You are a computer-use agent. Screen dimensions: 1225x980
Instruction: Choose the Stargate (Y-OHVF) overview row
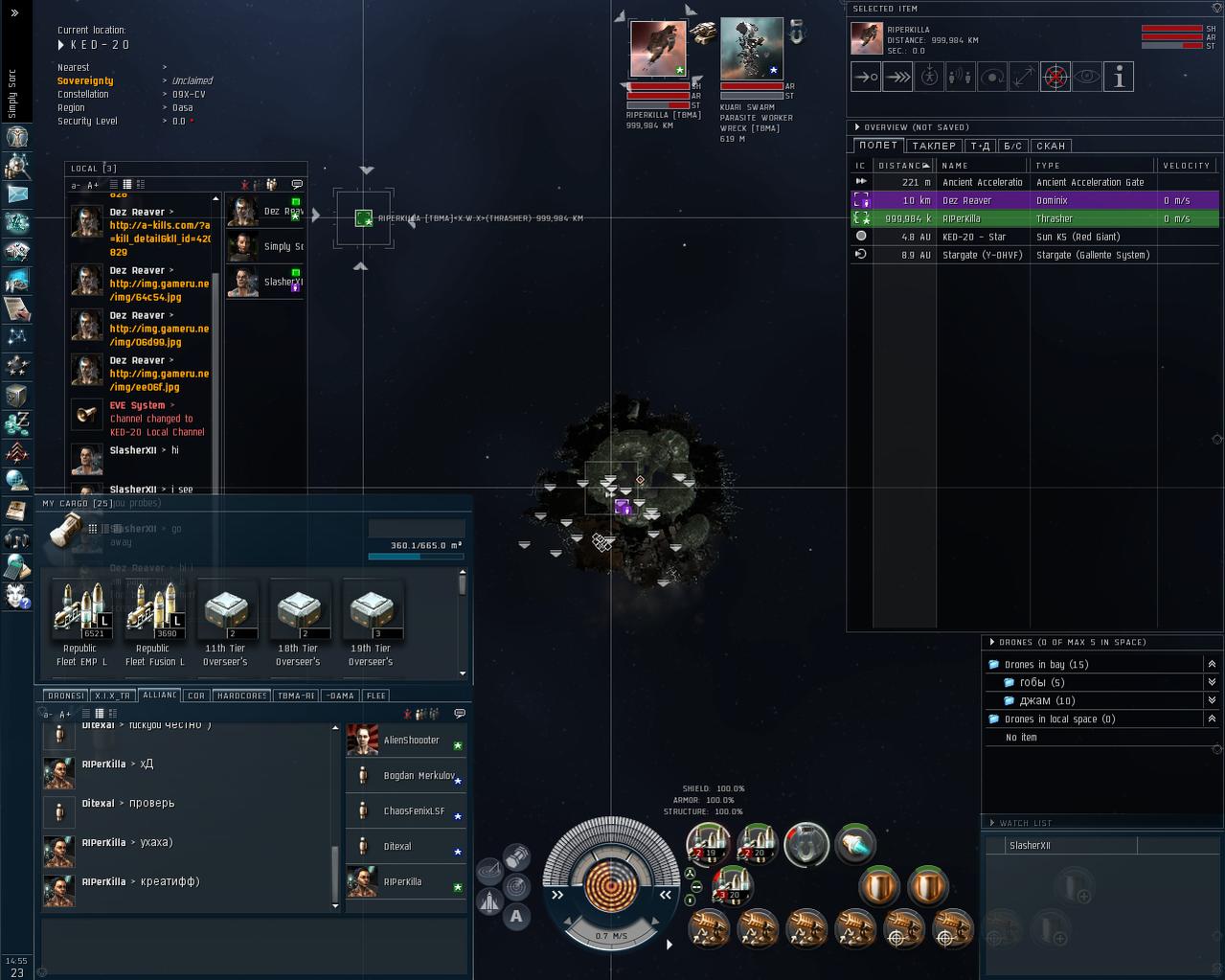[x=1034, y=255]
